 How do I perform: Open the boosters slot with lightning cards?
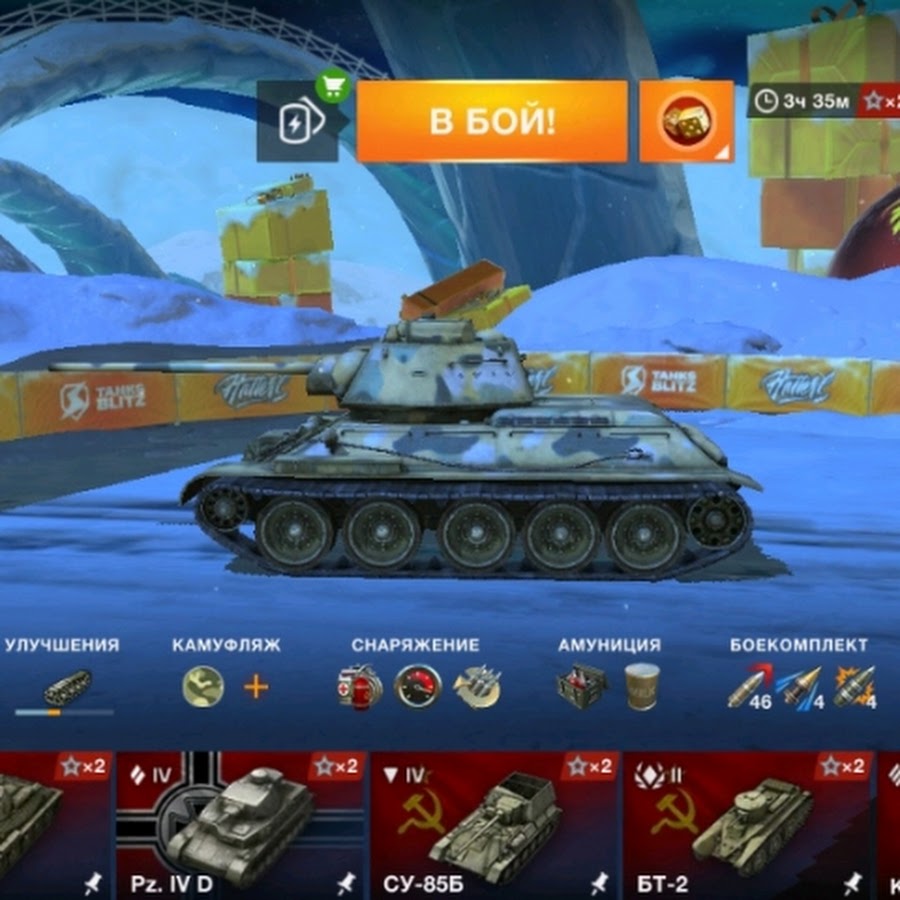tap(297, 122)
